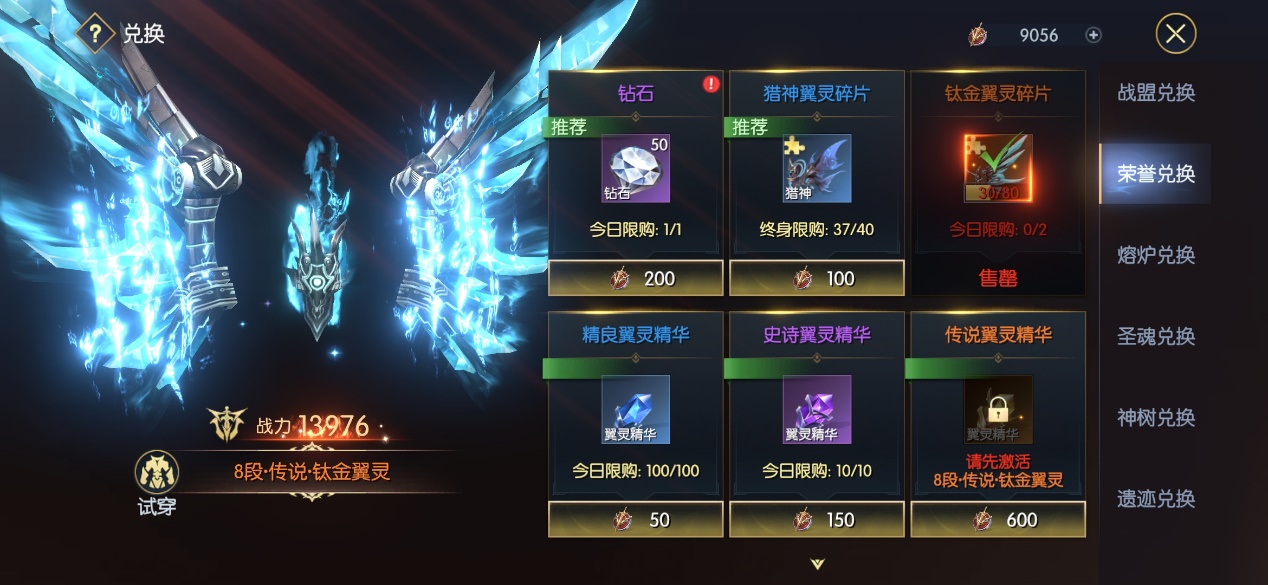
Task: Buy 钻石 for 200 honor
Action: coord(636,278)
